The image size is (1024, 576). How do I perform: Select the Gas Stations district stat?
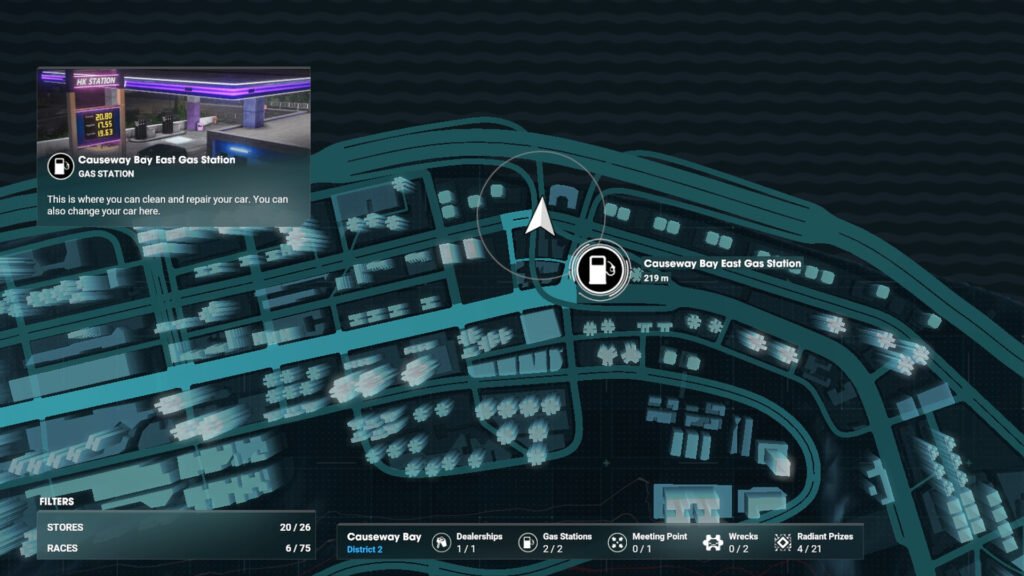pyautogui.click(x=555, y=542)
